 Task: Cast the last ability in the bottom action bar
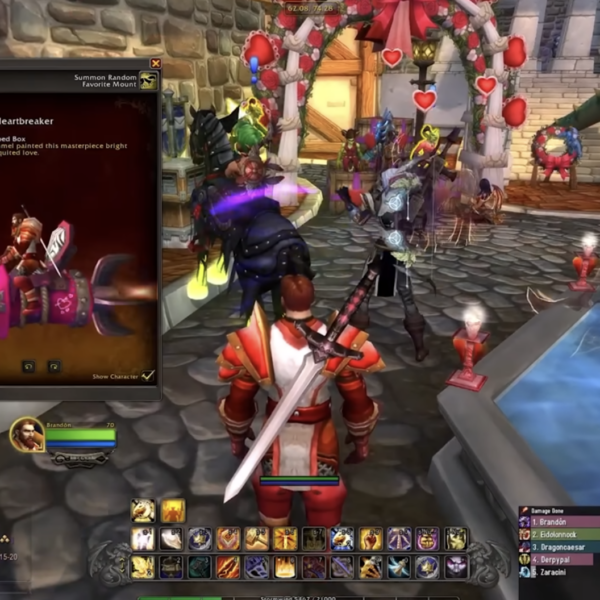(x=456, y=567)
